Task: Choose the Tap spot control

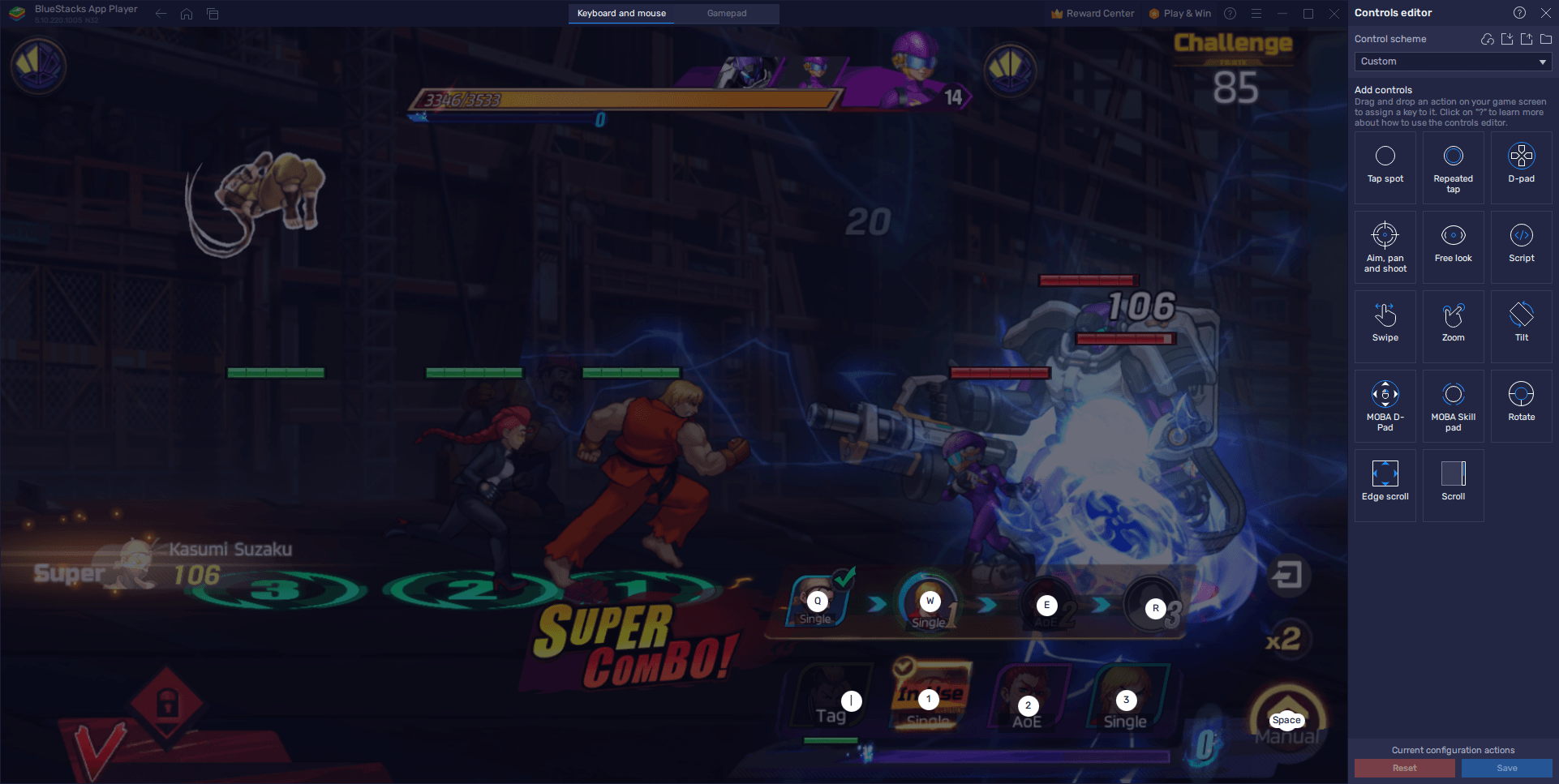Action: point(1385,165)
